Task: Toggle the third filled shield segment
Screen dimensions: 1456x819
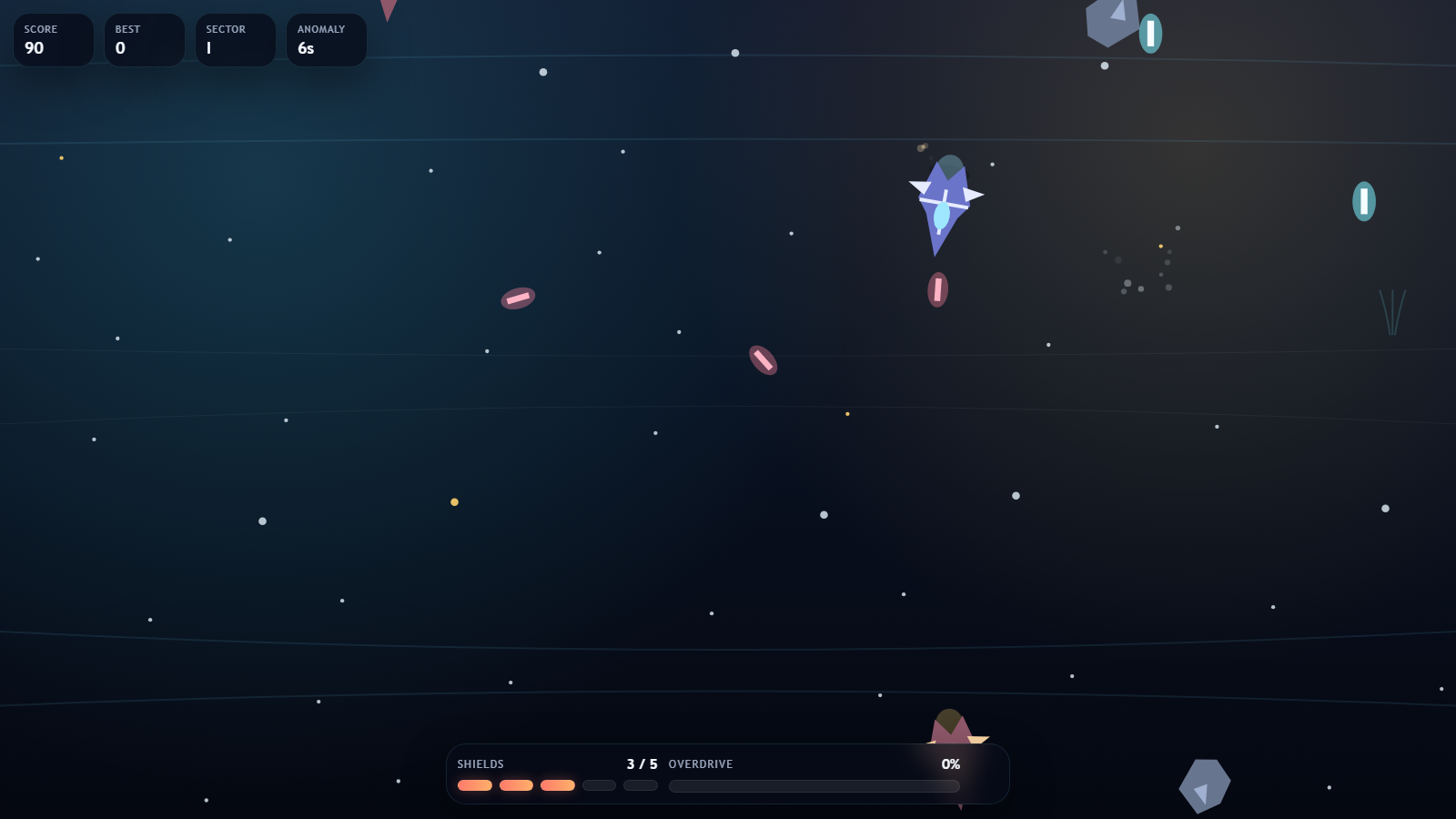Action: point(558,784)
